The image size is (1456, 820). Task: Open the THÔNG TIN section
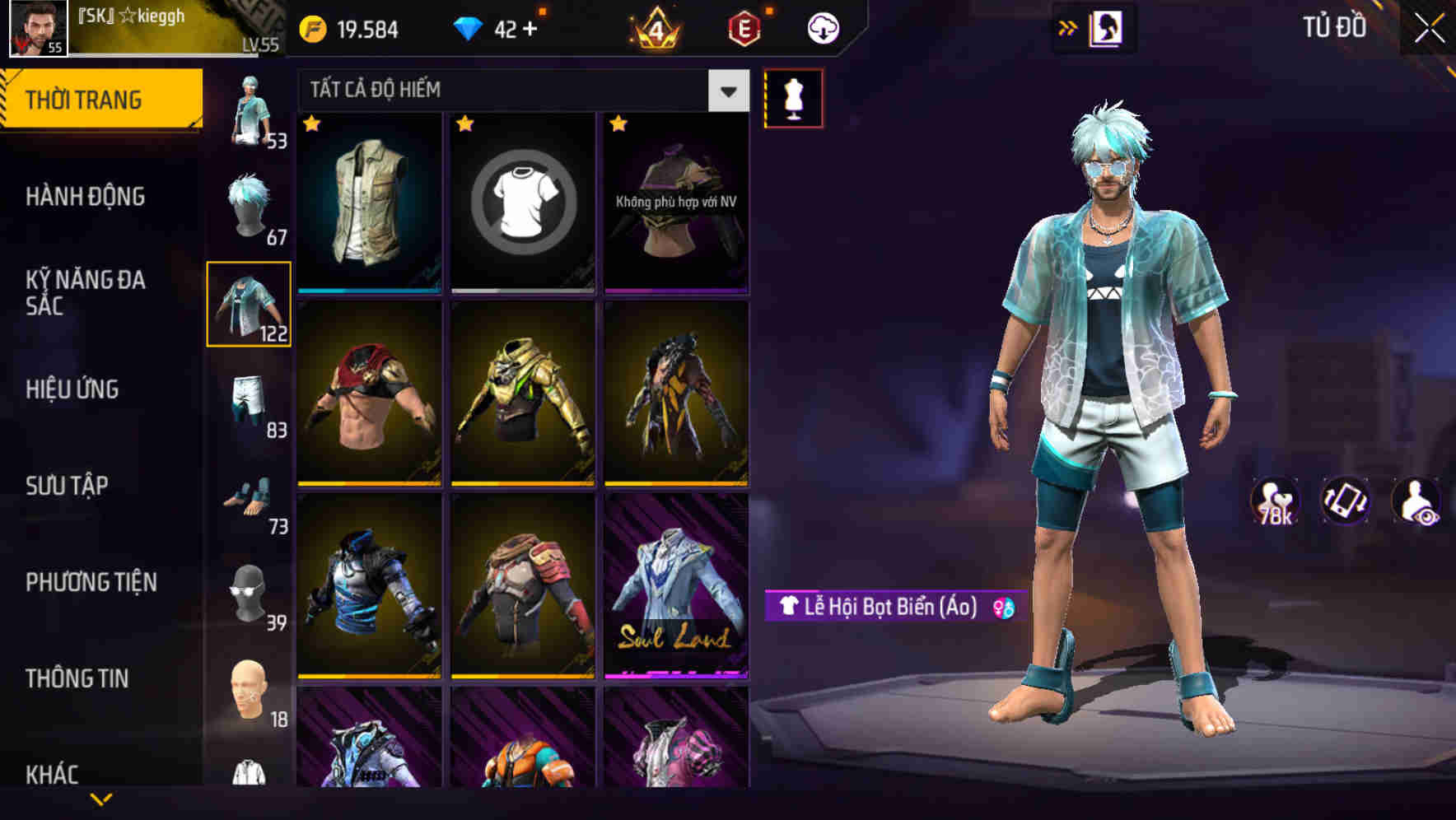pyautogui.click(x=78, y=678)
